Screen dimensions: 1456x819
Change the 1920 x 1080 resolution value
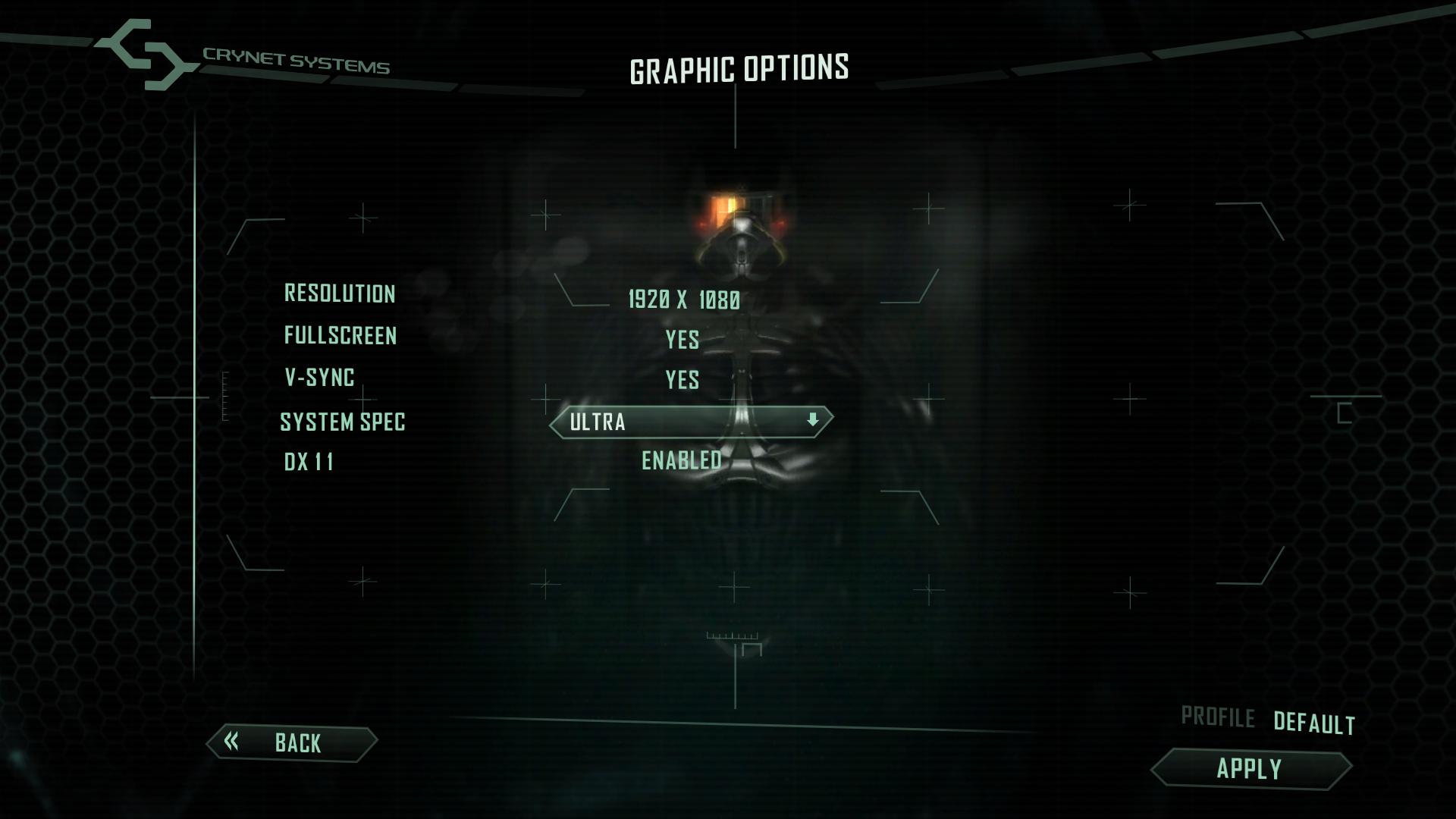(x=684, y=300)
